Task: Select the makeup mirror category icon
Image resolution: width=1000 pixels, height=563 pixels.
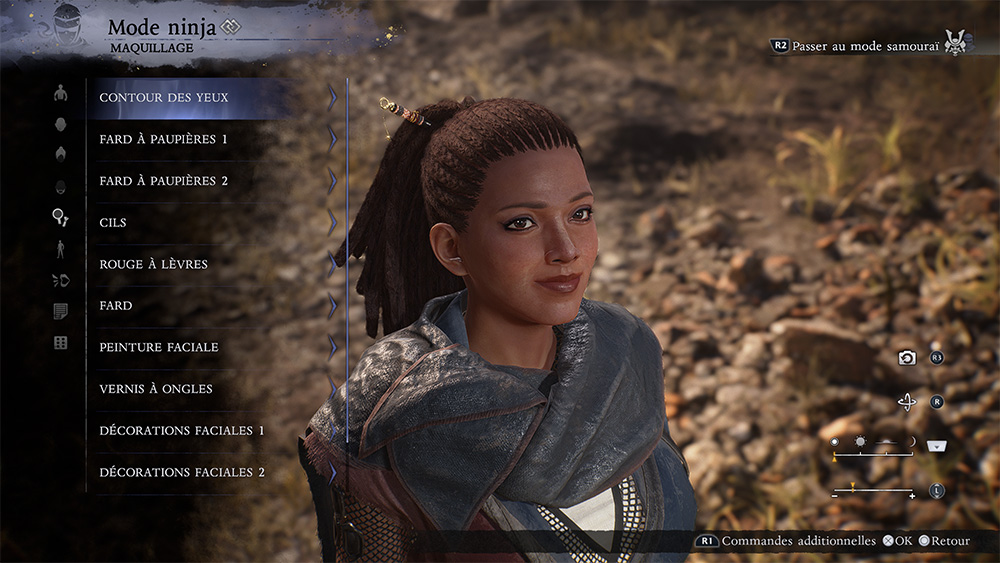Action: pos(60,217)
